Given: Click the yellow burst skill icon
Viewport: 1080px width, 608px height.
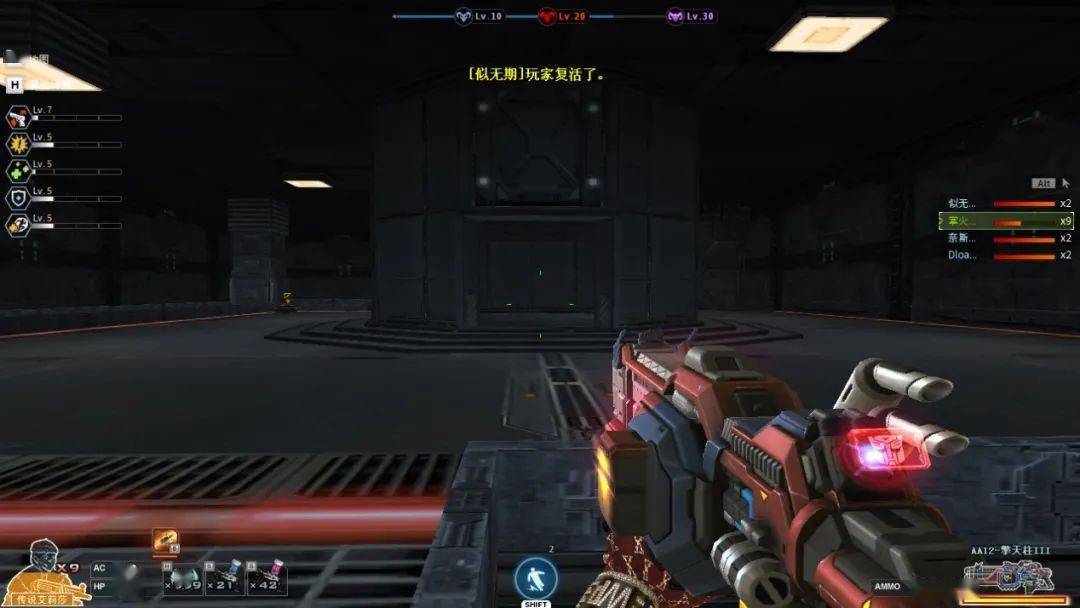Looking at the screenshot, I should pos(16,144).
